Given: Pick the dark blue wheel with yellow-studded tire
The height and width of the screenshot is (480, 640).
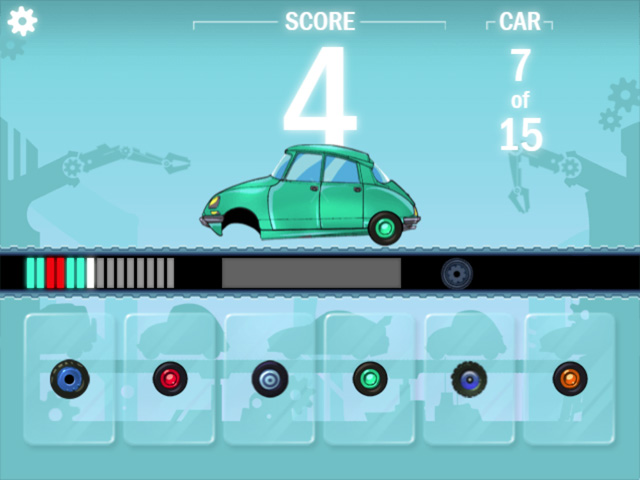Looking at the screenshot, I should click(x=468, y=378).
